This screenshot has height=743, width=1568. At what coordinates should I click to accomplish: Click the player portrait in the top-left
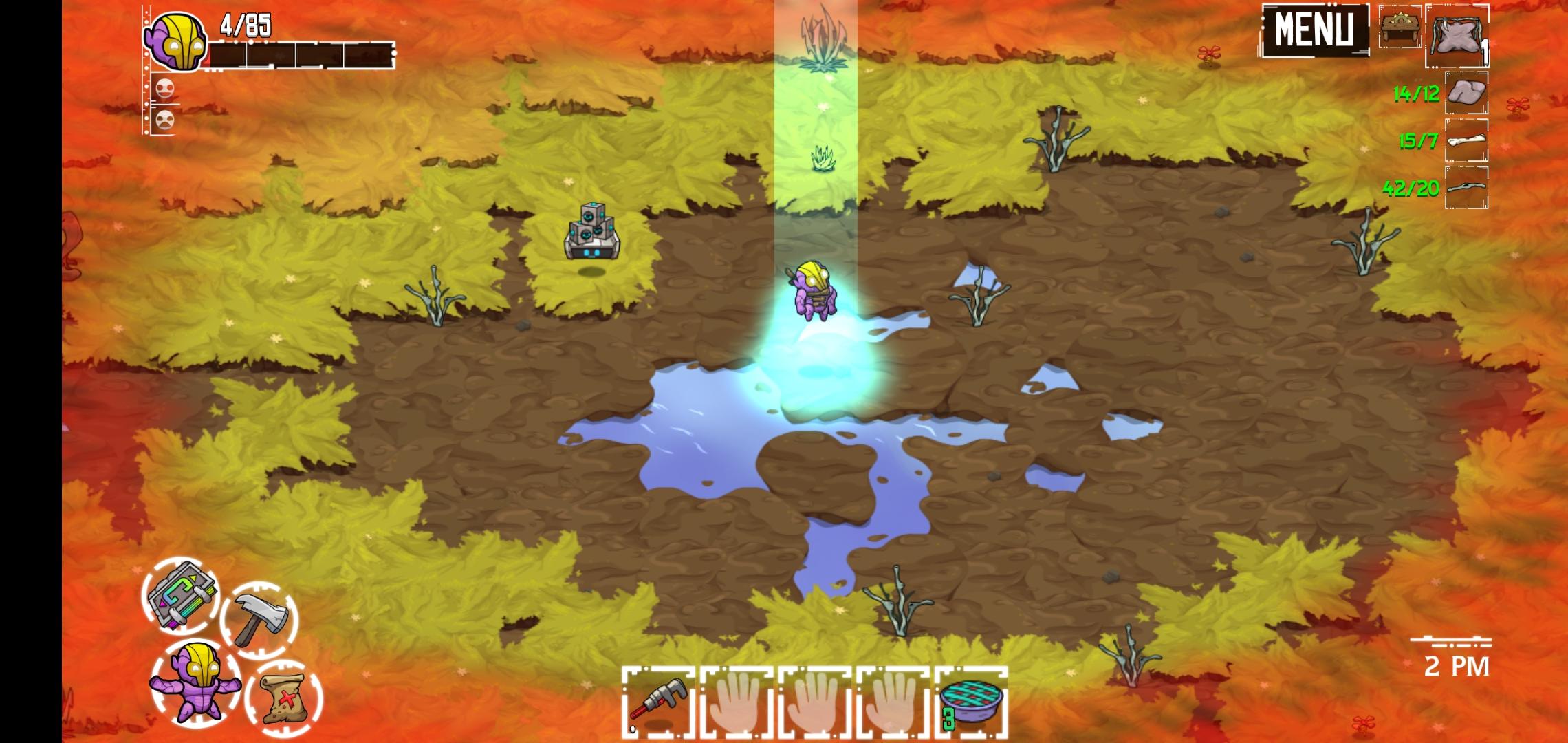[x=177, y=41]
